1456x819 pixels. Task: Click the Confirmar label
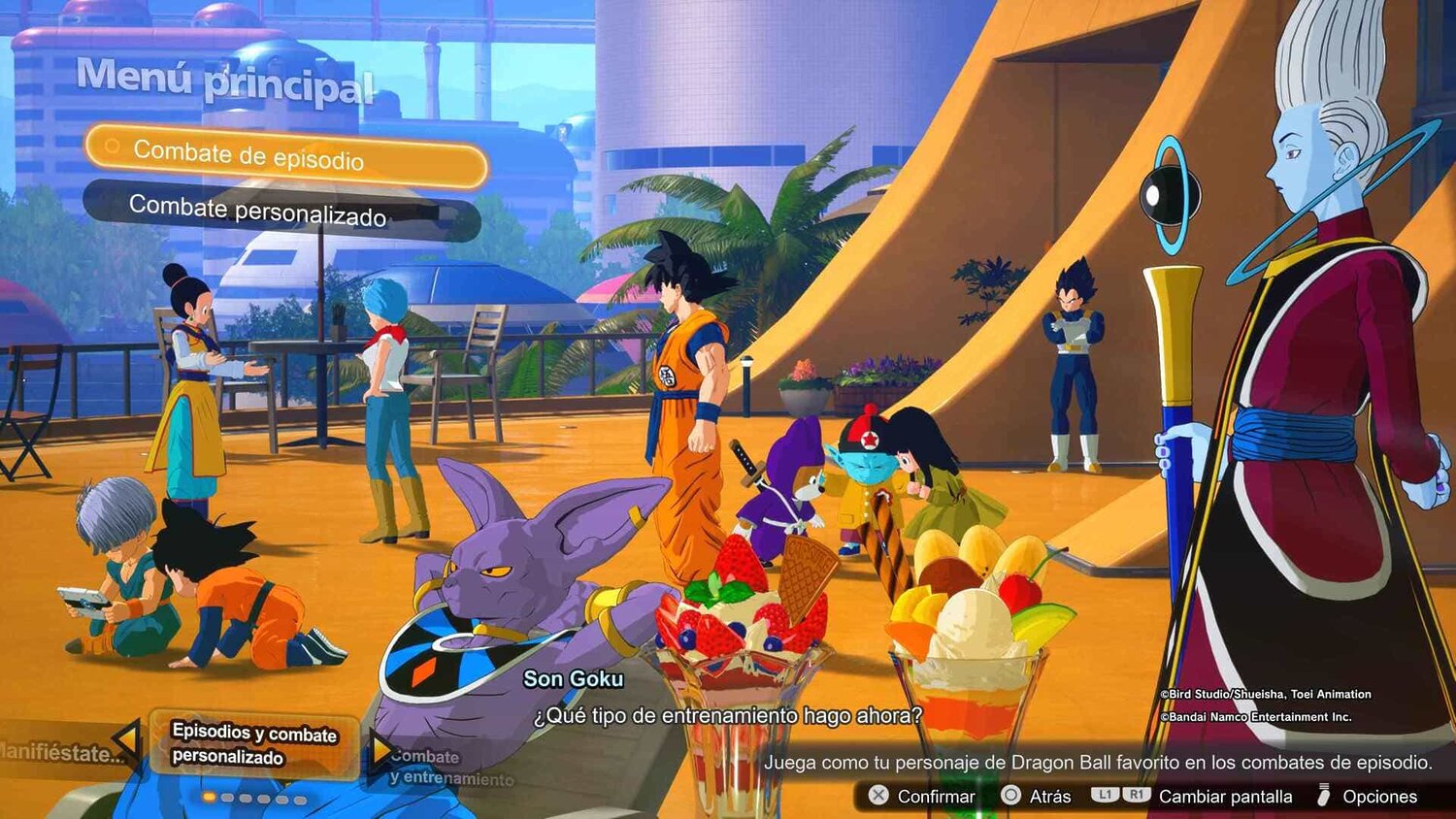click(937, 795)
